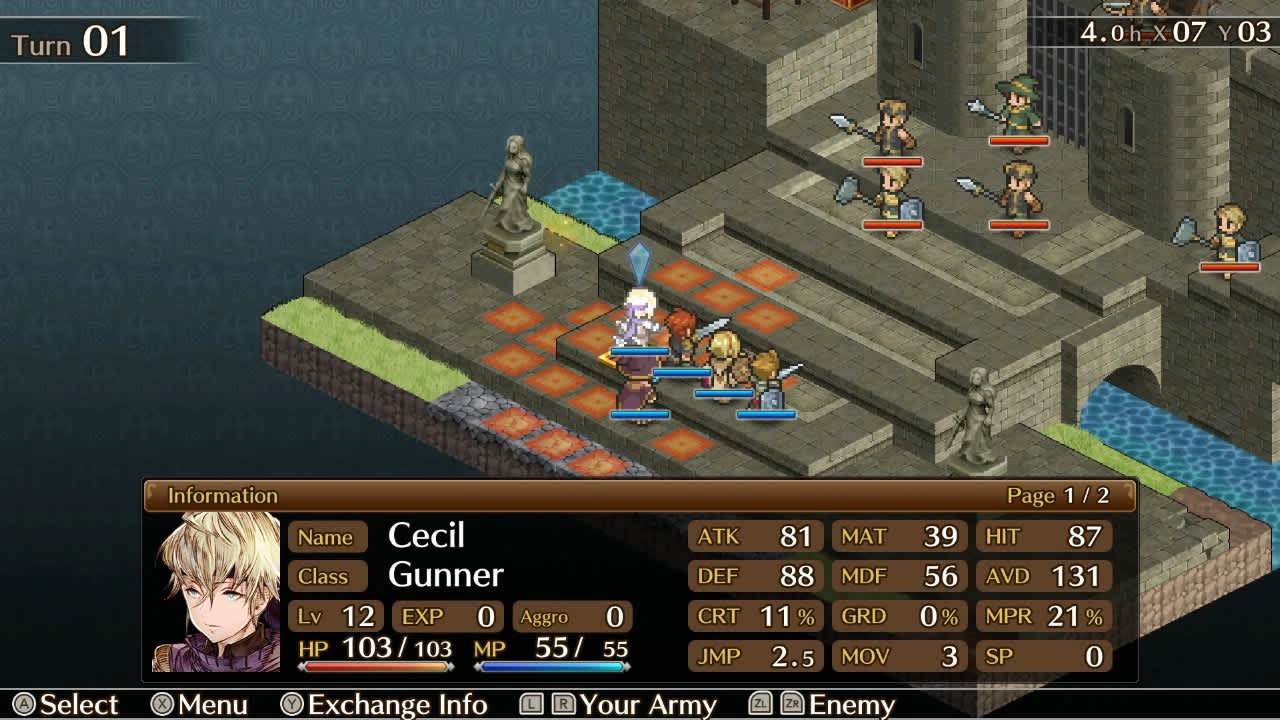Open the Menu via the X button prompt
Viewport: 1280px width, 720px height.
200,705
